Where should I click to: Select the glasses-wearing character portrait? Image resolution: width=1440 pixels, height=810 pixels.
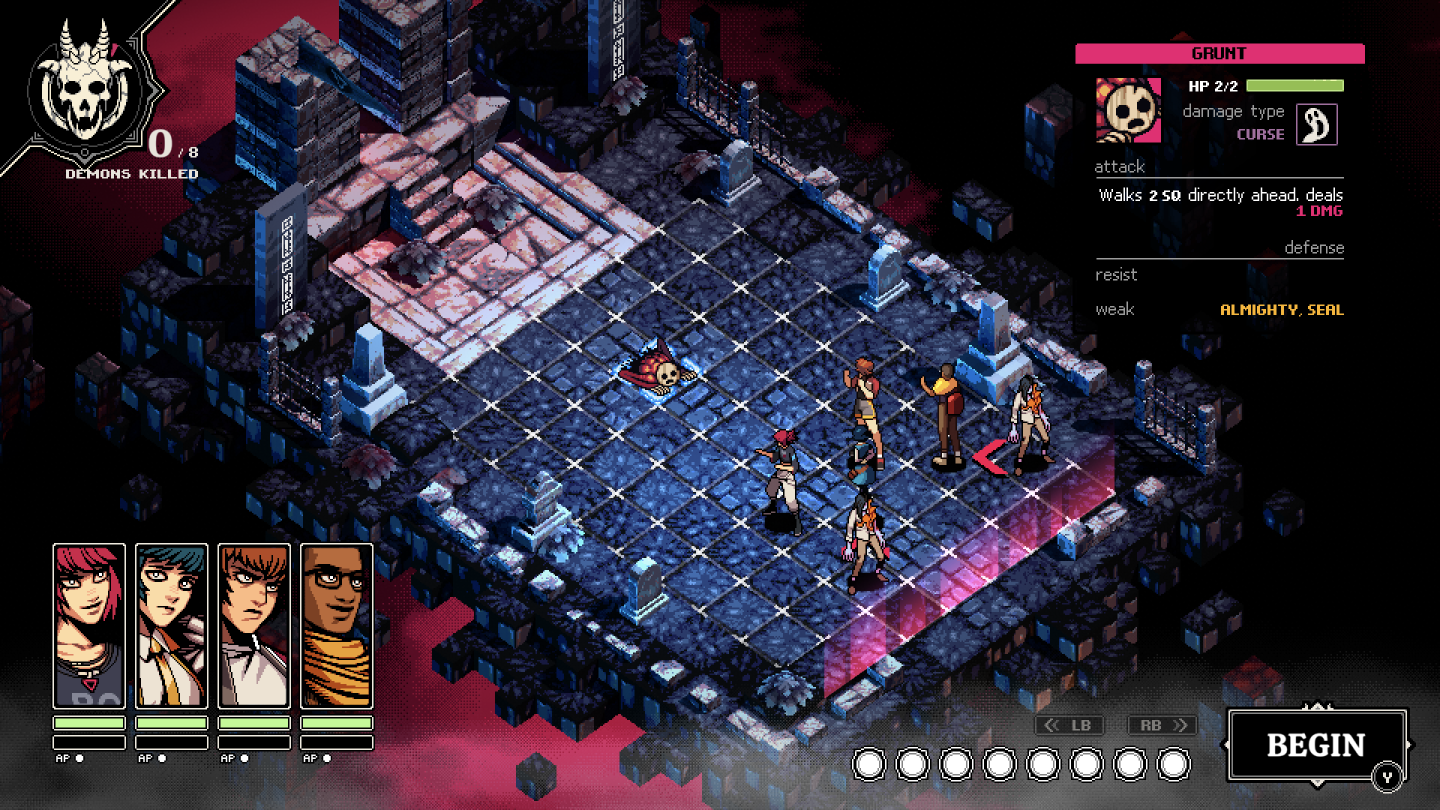[337, 625]
